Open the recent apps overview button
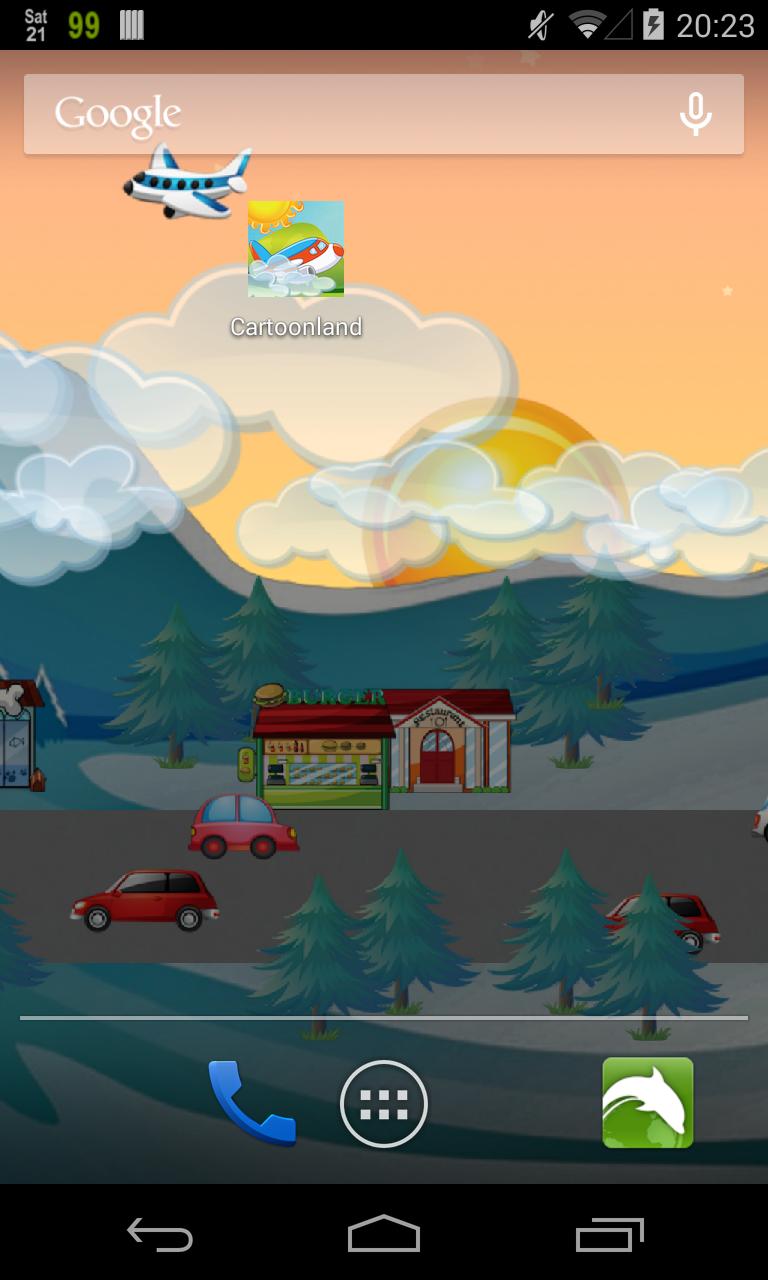768x1280 pixels. (x=610, y=1235)
